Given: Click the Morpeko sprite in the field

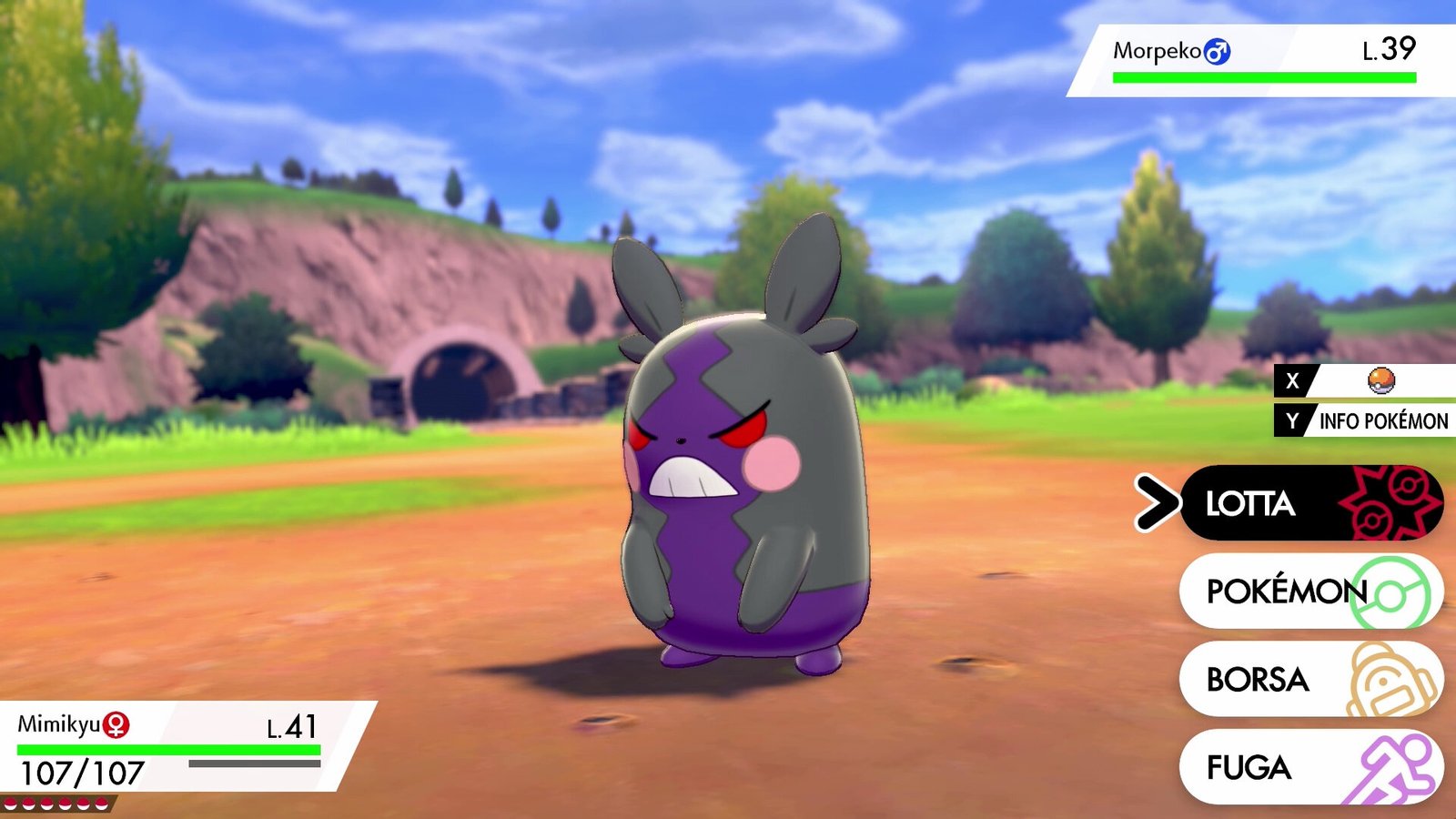Looking at the screenshot, I should [x=737, y=473].
